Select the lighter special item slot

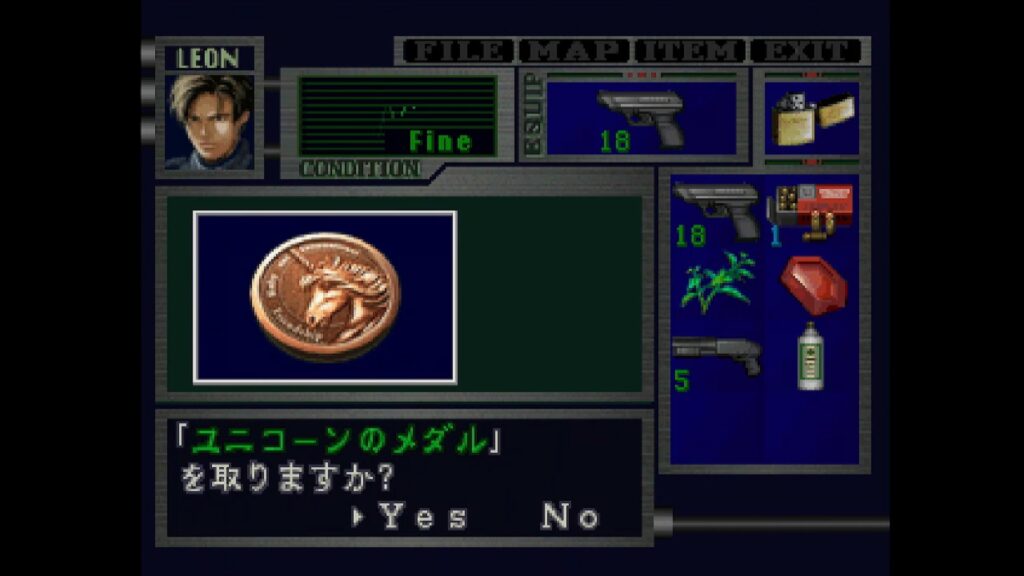[811, 118]
